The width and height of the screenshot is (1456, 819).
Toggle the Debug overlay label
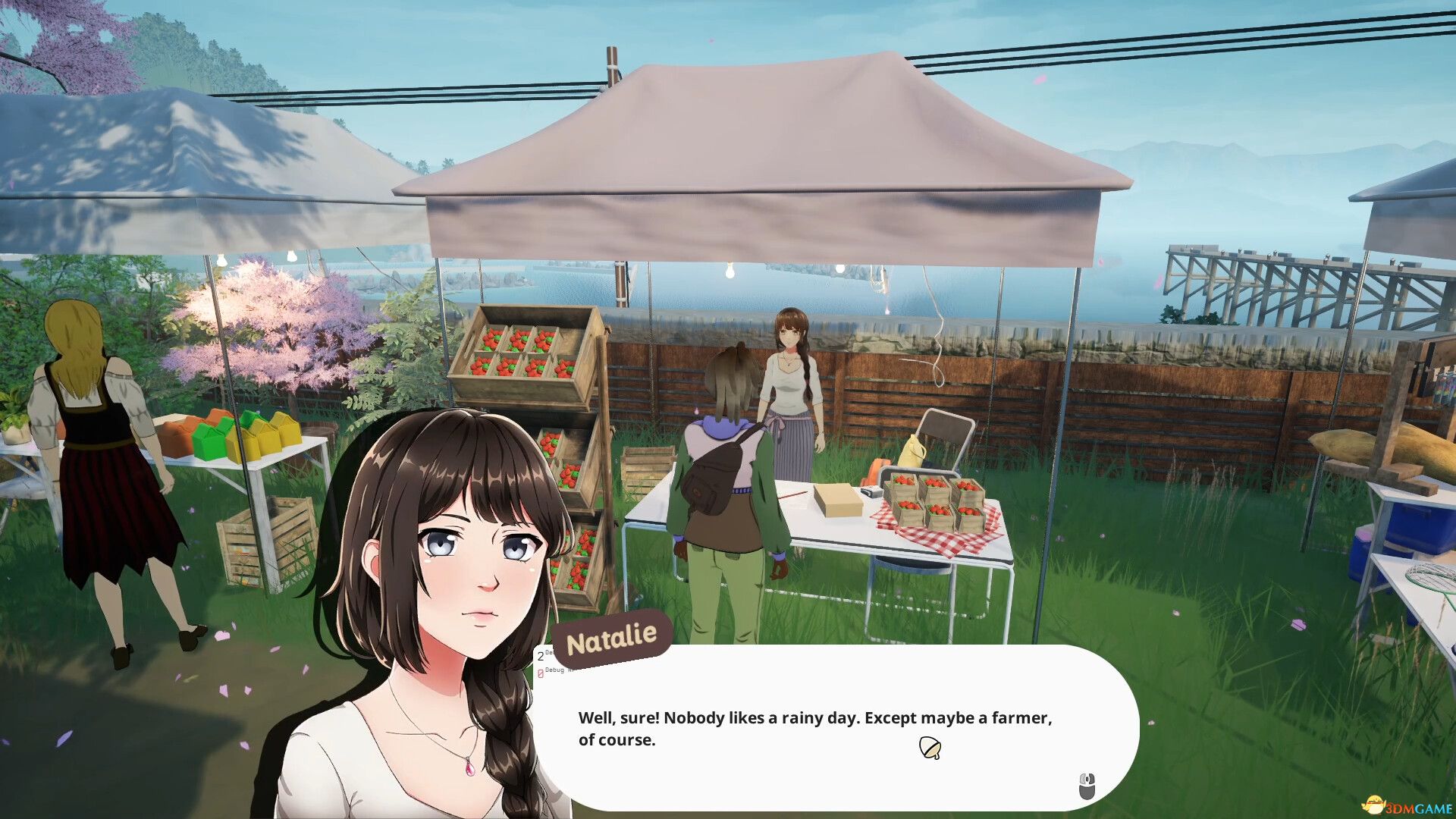(556, 671)
